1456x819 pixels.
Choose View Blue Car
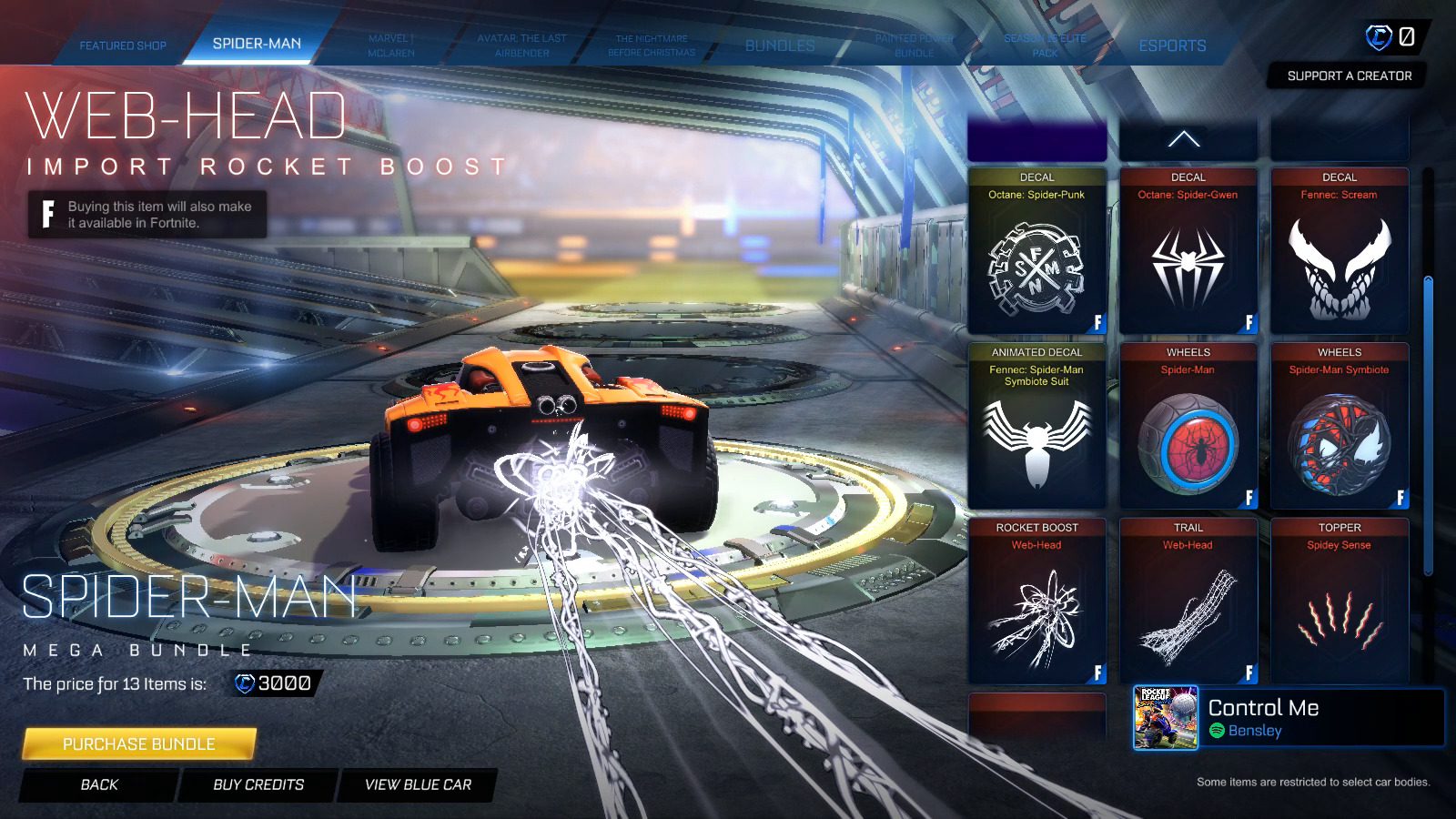coord(418,784)
